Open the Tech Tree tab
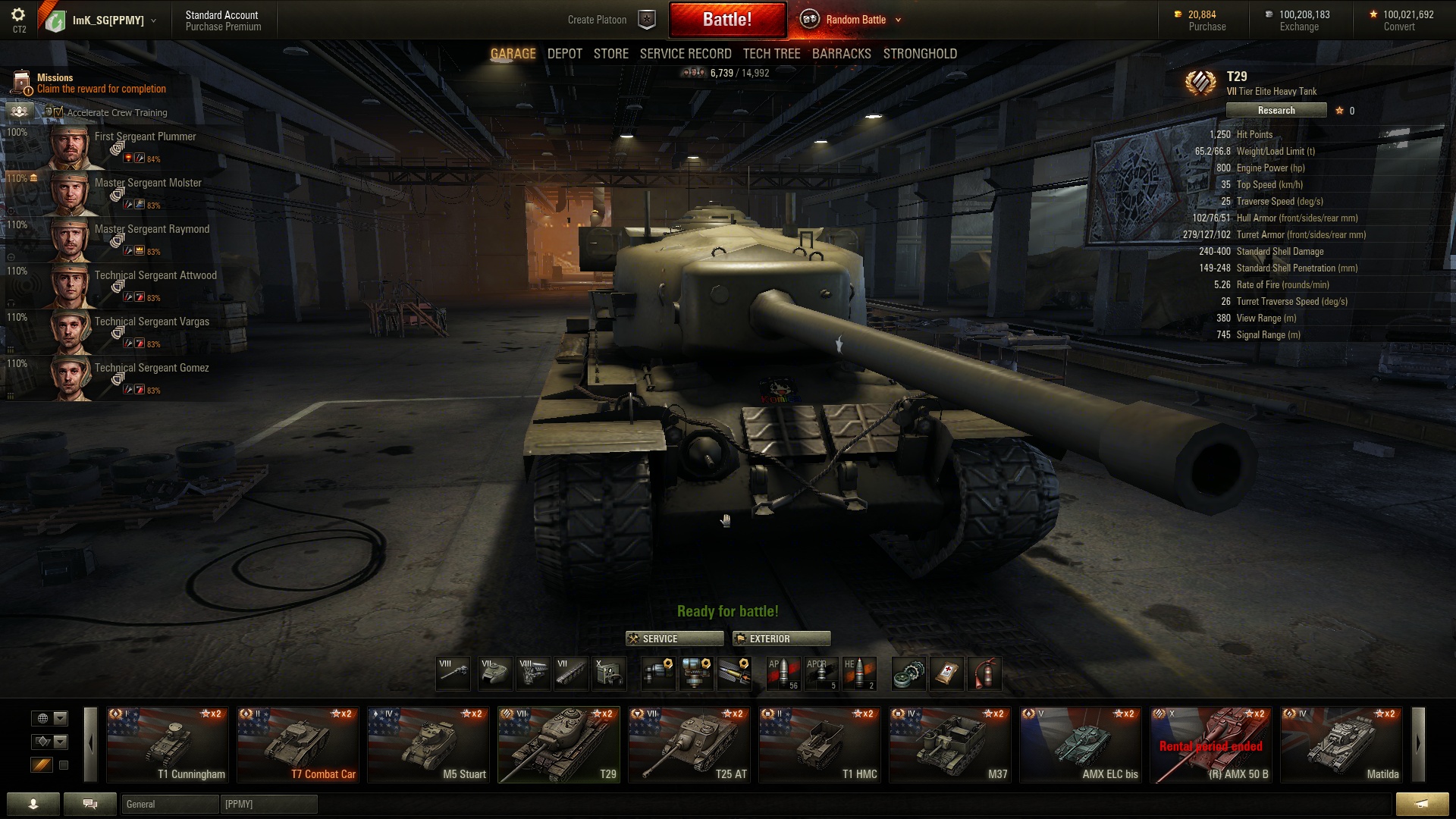The height and width of the screenshot is (819, 1456). (x=771, y=54)
